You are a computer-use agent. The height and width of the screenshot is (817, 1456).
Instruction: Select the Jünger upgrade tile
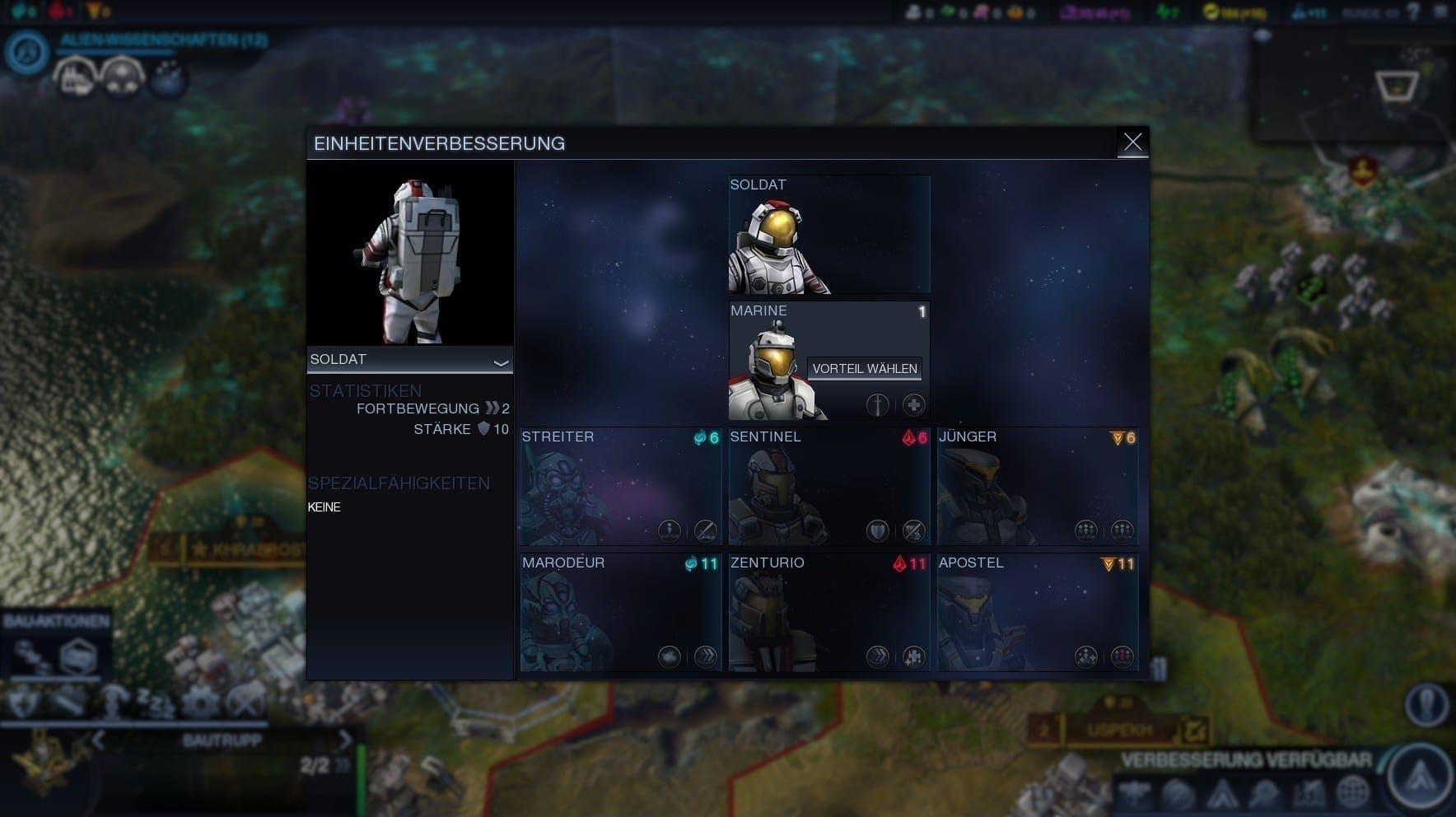point(1038,486)
